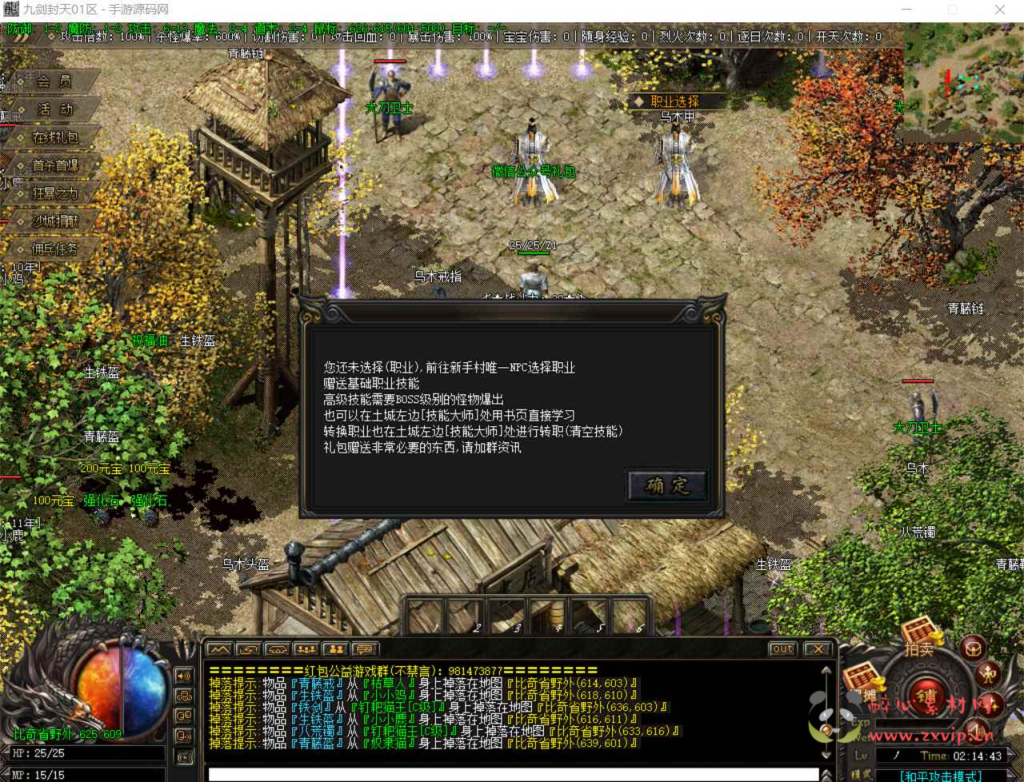The image size is (1024, 782).
Task: Close the game window
Action: click(1000, 10)
